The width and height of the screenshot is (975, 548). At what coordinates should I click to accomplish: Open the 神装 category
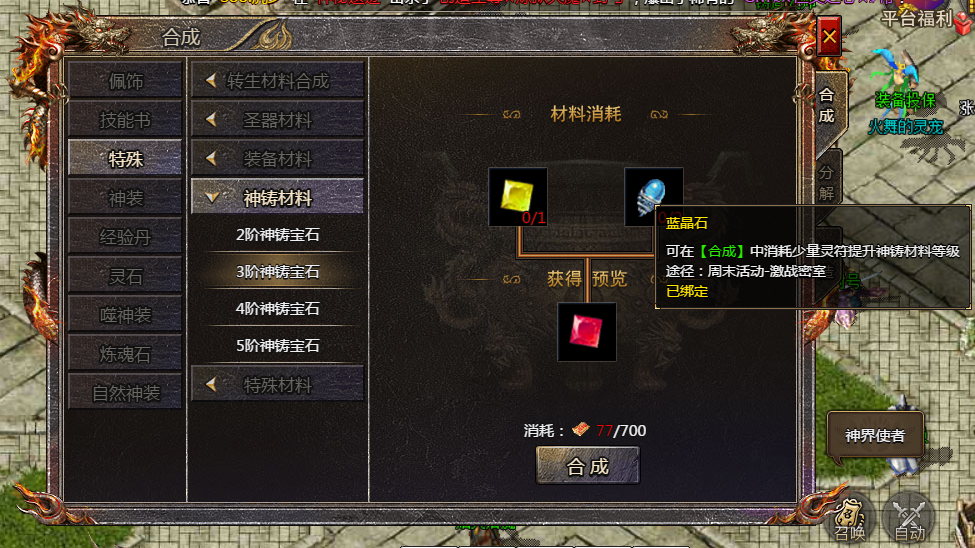coord(125,198)
